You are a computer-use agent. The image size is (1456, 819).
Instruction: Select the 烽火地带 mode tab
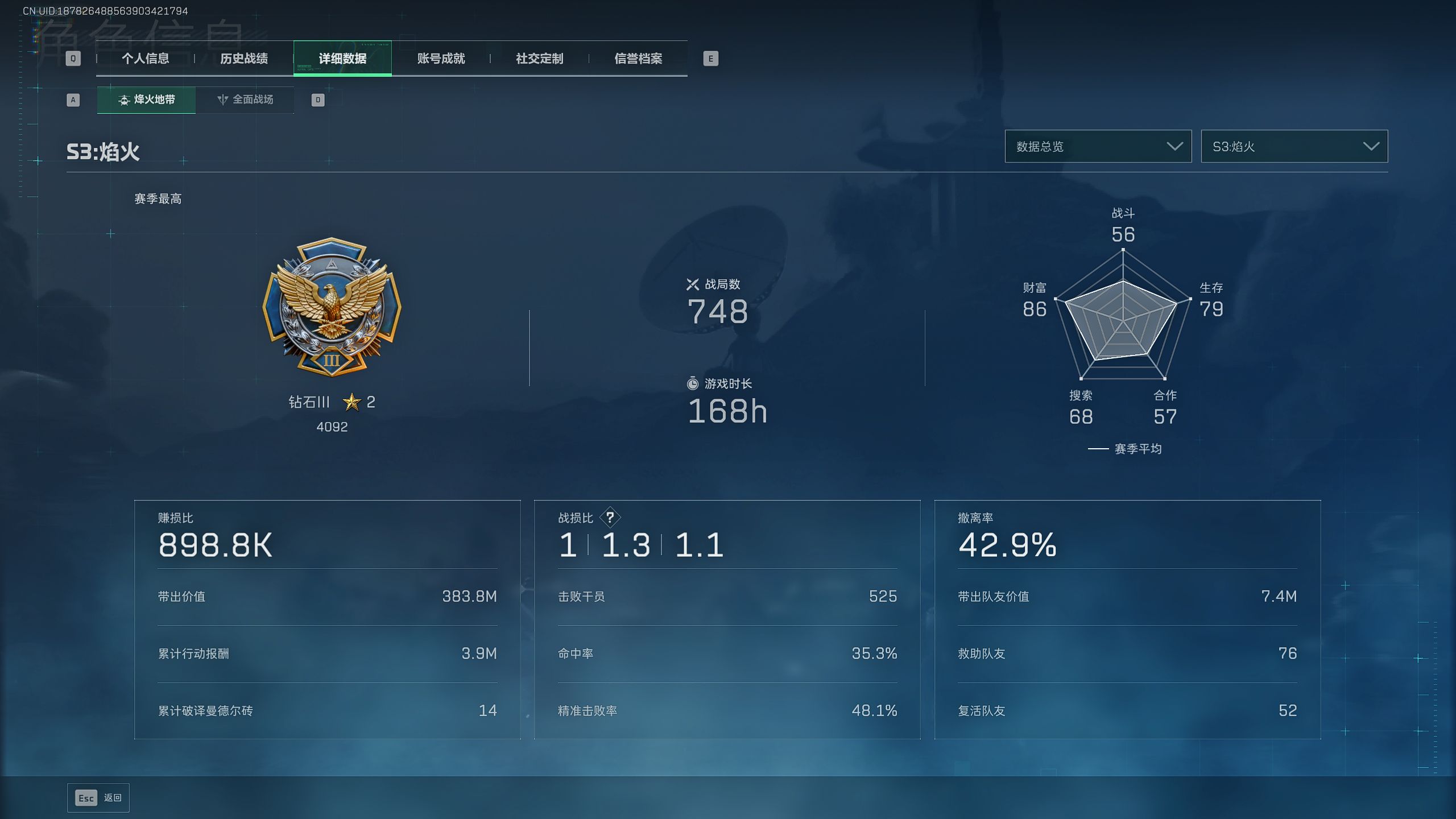(x=146, y=100)
